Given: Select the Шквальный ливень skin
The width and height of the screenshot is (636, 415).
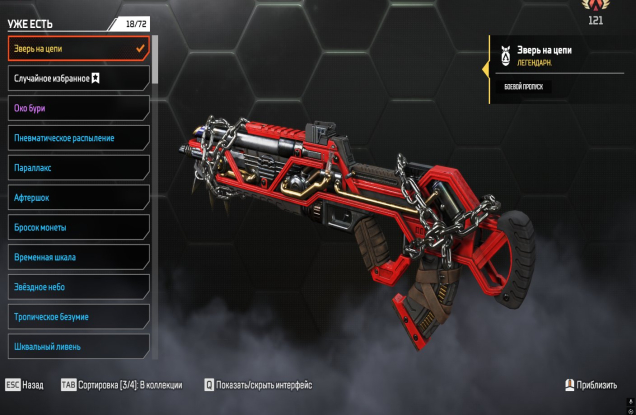Looking at the screenshot, I should point(78,346).
